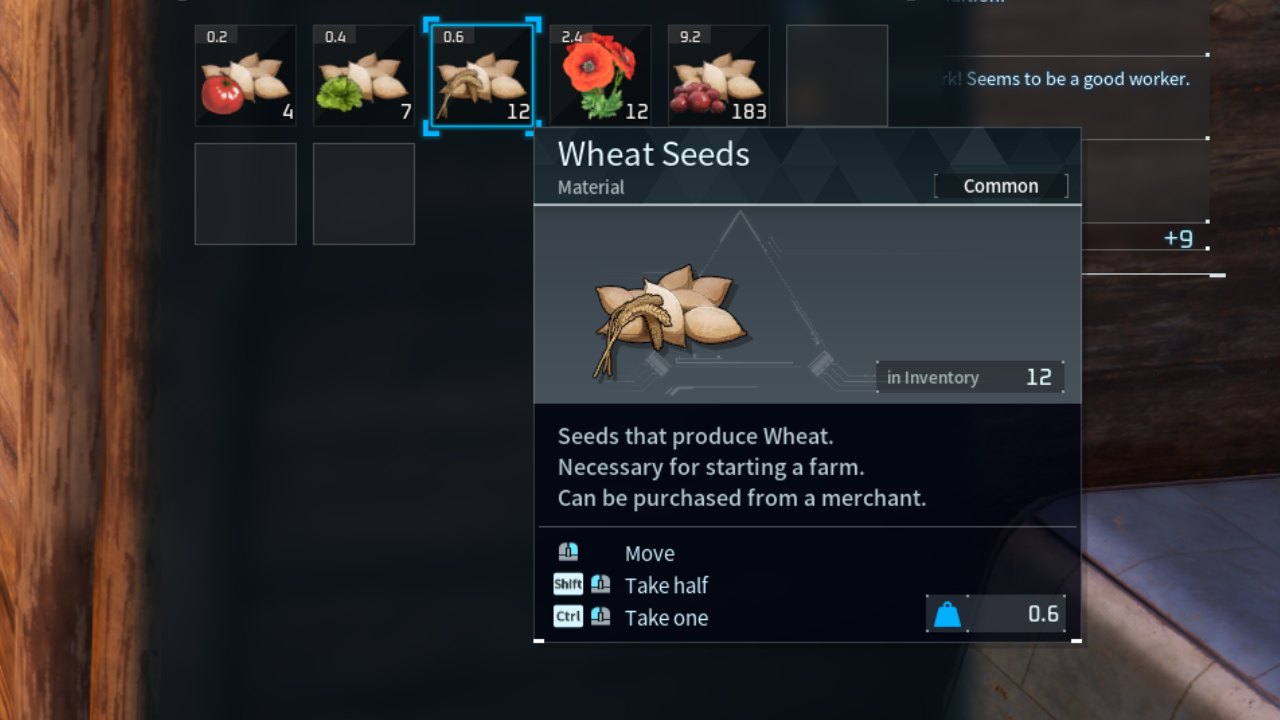The image size is (1280, 720).
Task: Click the 'Take one' action text
Action: (666, 618)
